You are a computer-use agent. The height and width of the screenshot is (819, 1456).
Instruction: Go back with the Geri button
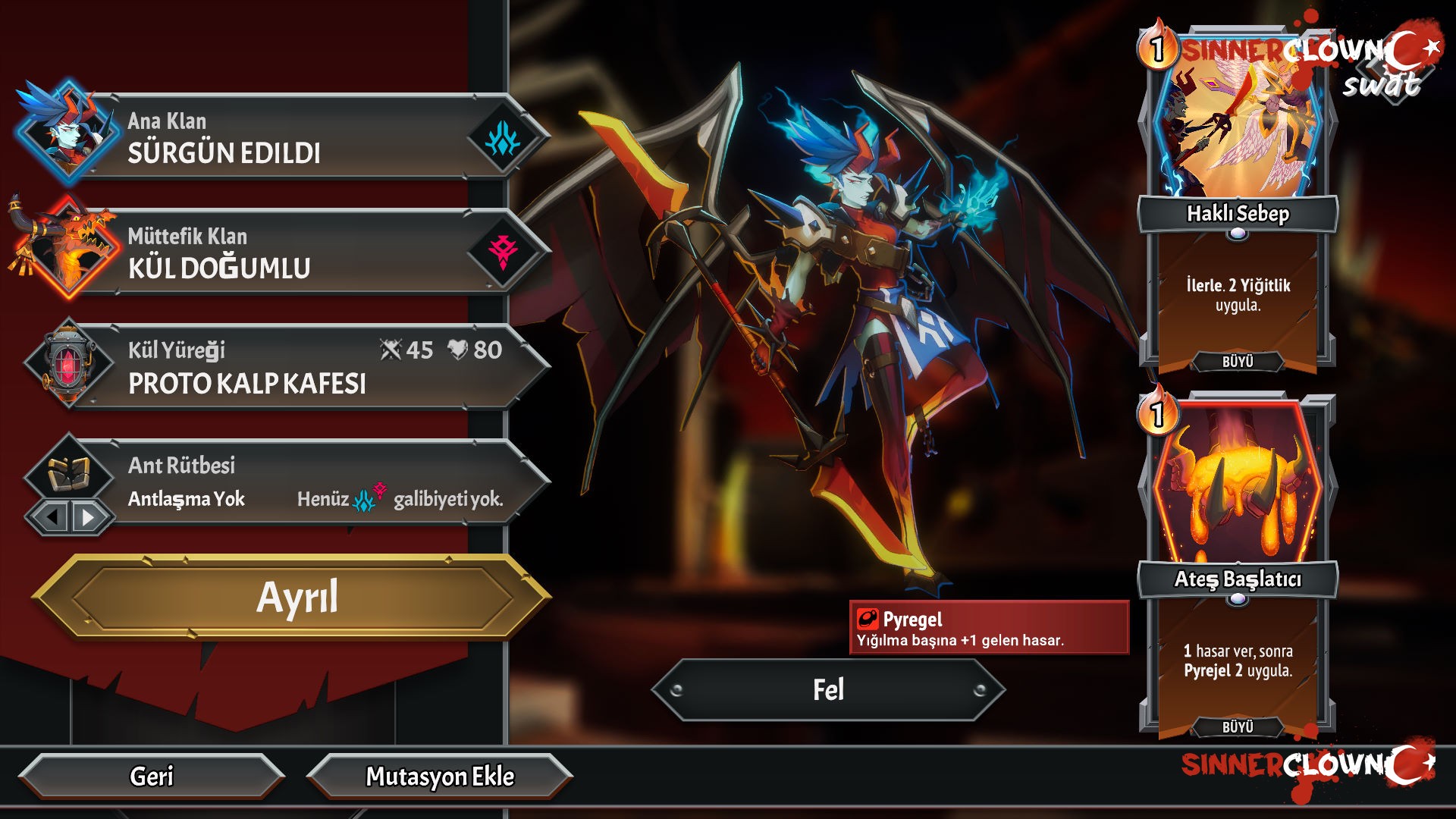(x=152, y=777)
